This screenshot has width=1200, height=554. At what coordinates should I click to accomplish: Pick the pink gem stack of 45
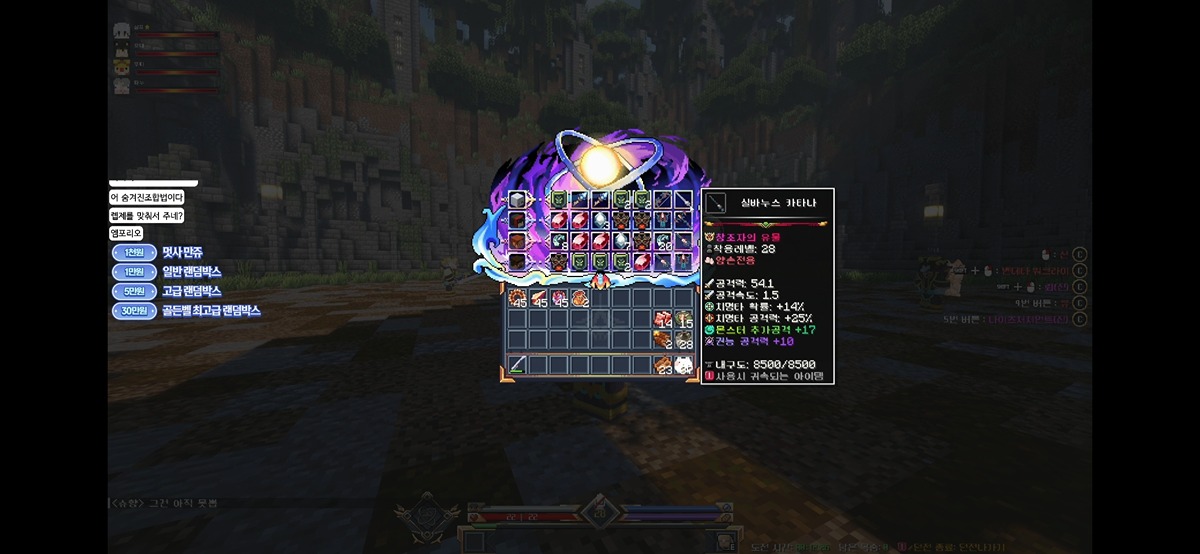559,298
